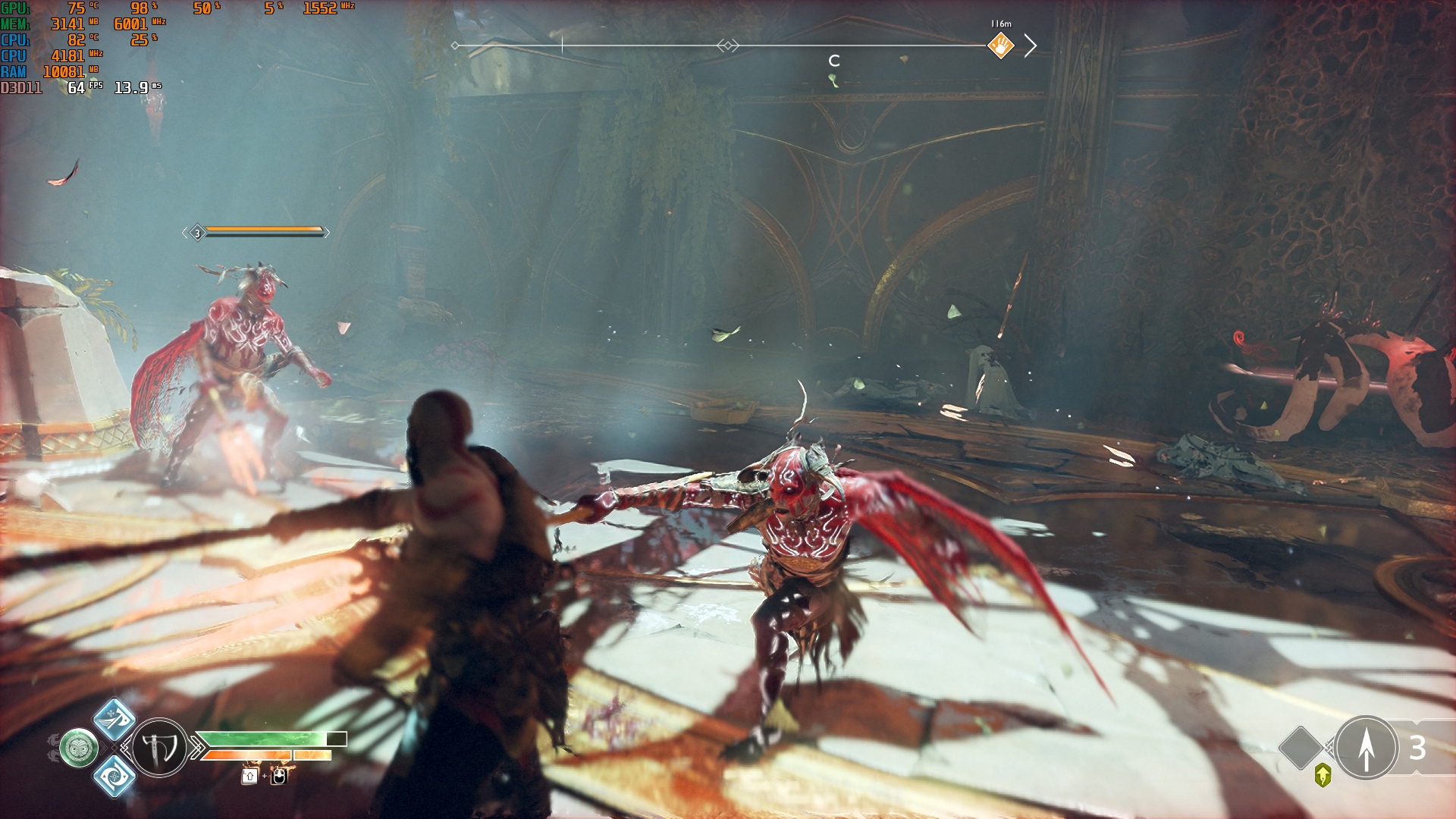Use the green talisman face icon
This screenshot has width=1456, height=819.
(79, 748)
